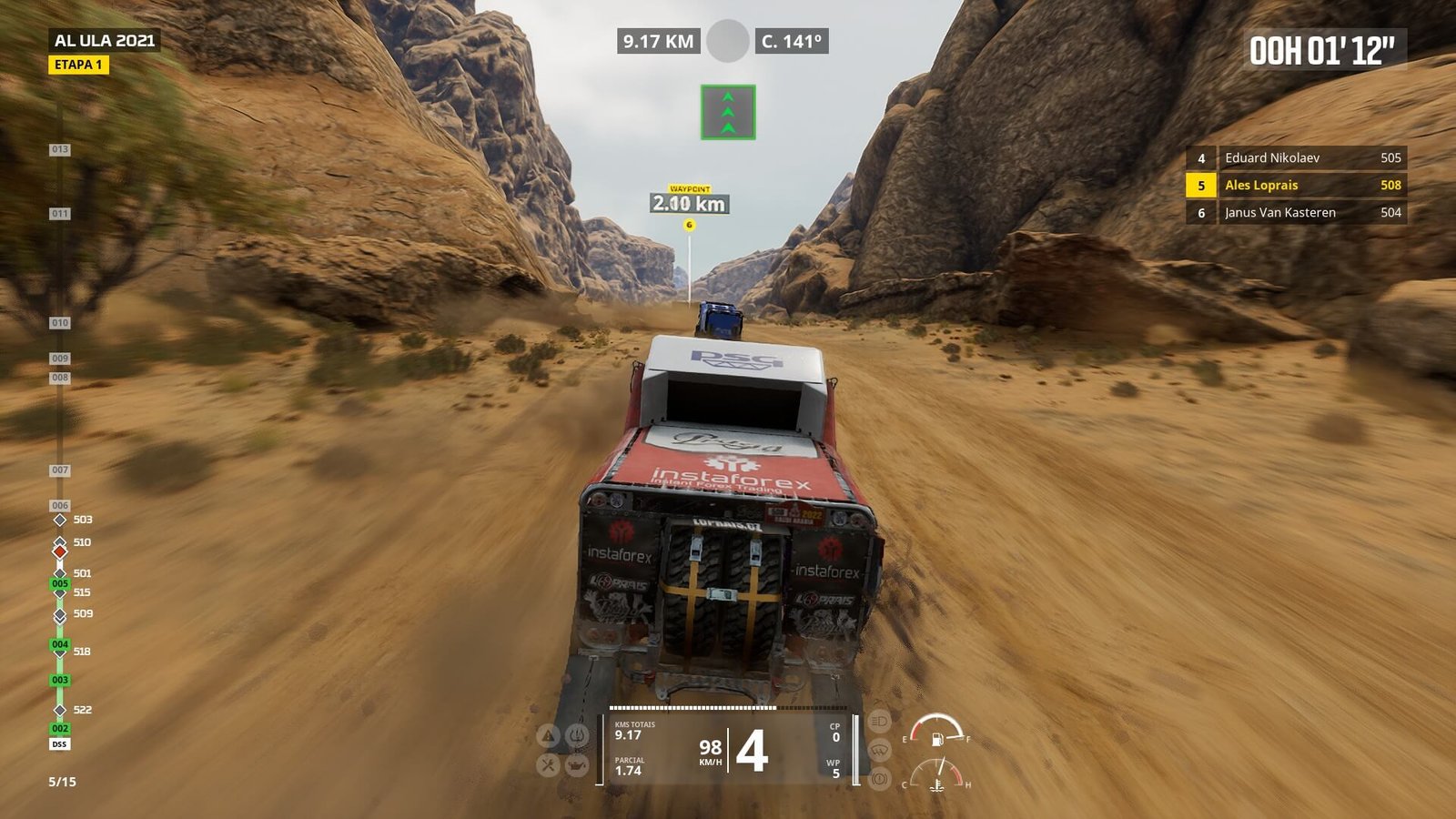The width and height of the screenshot is (1456, 819).
Task: Open the AL ULA 2021 rally header
Action: (103, 39)
